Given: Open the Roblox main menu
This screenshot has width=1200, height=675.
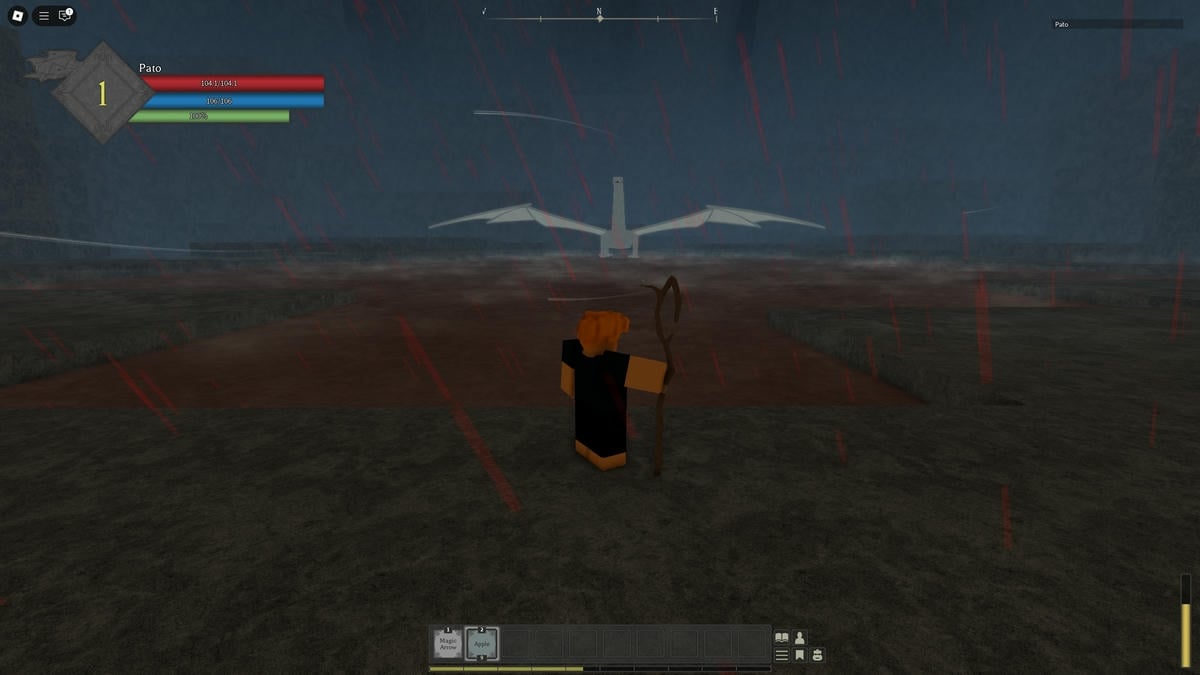Looking at the screenshot, I should click(17, 16).
